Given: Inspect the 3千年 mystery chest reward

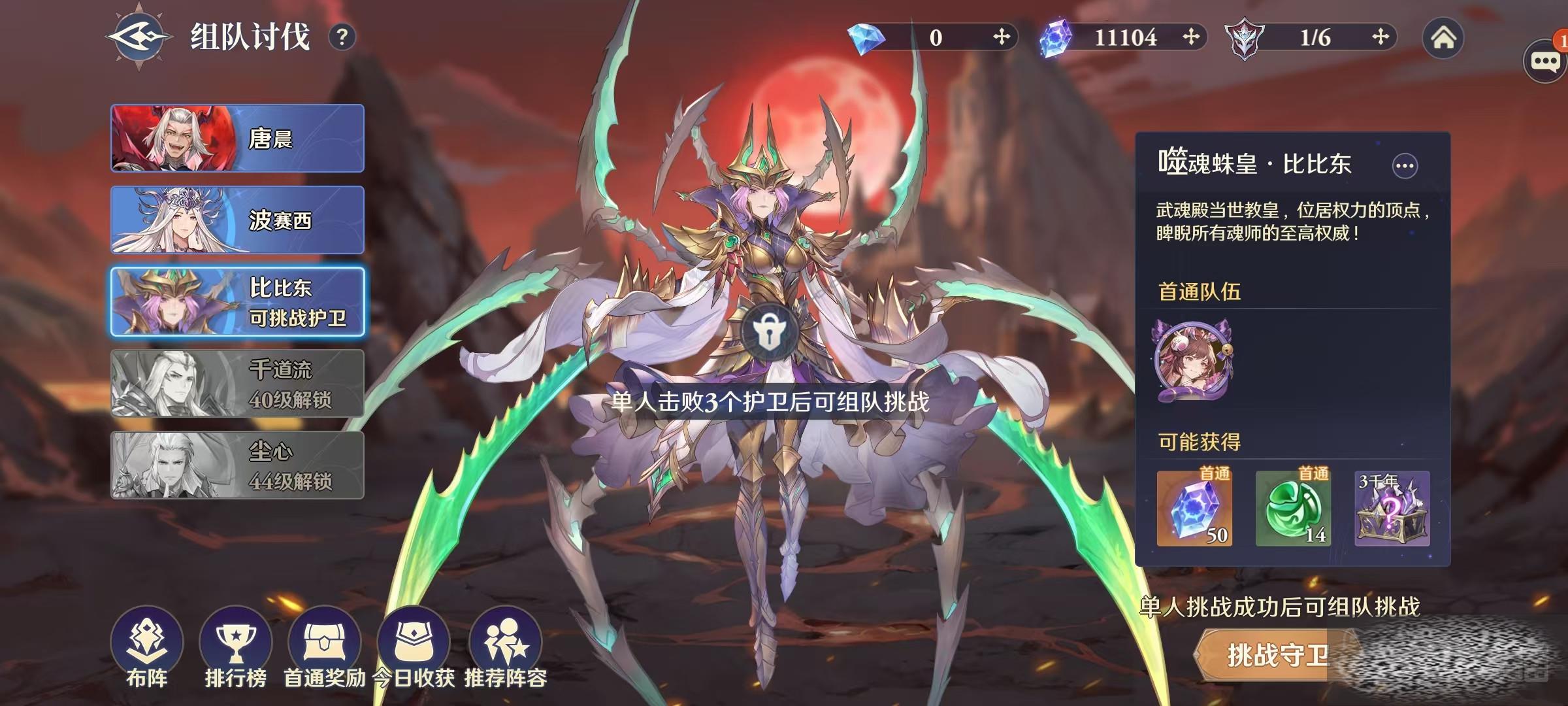Looking at the screenshot, I should (x=1392, y=509).
